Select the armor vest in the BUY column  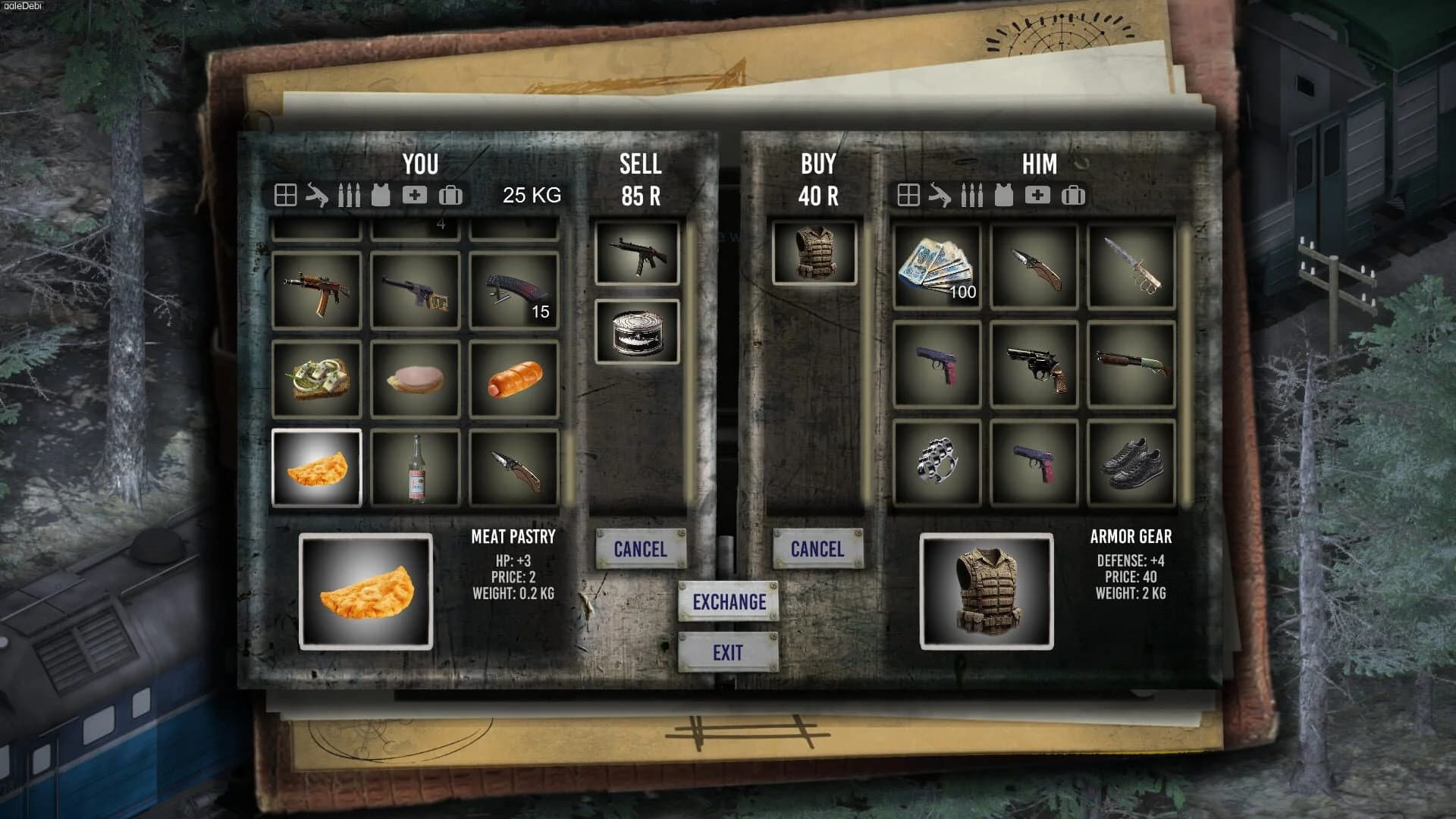pos(815,254)
